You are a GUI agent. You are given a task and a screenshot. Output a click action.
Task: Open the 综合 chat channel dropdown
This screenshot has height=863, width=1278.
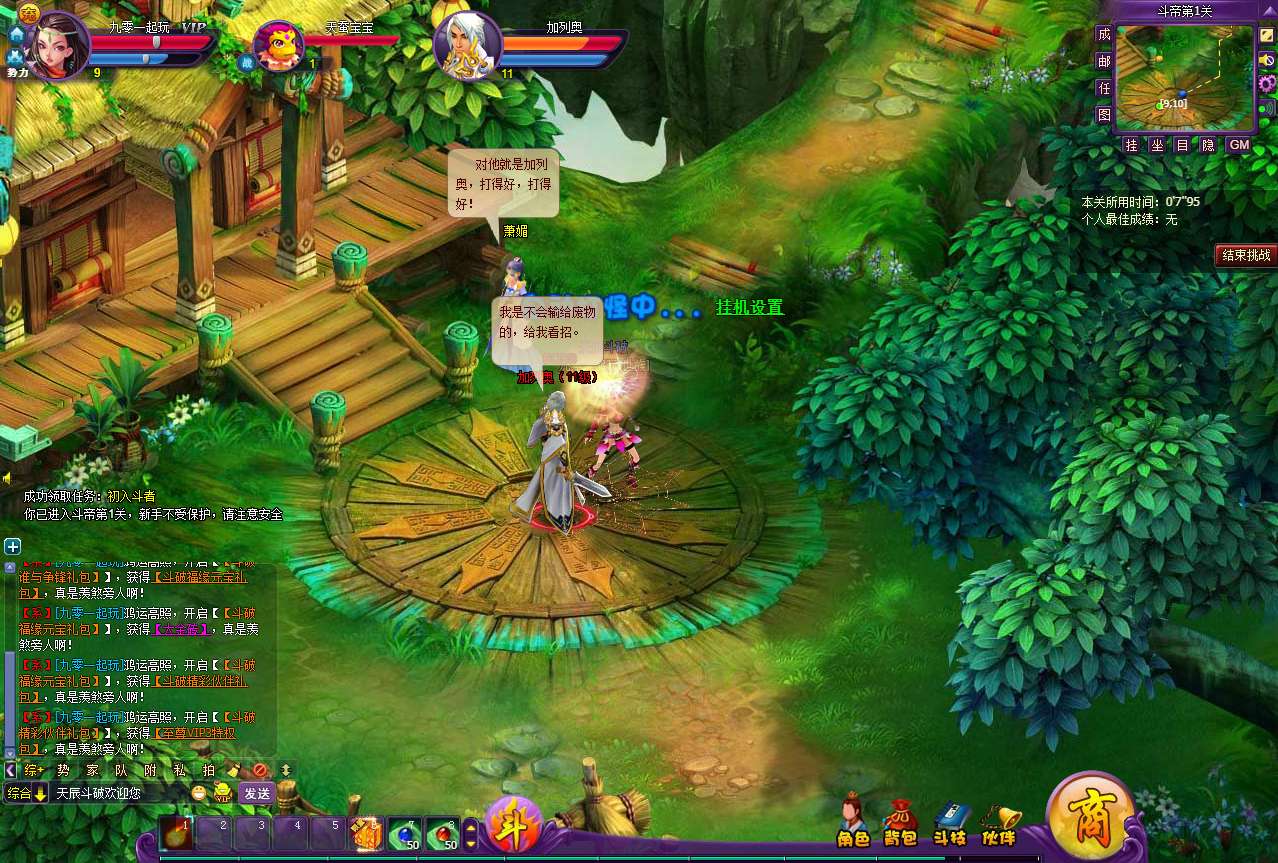tap(27, 793)
